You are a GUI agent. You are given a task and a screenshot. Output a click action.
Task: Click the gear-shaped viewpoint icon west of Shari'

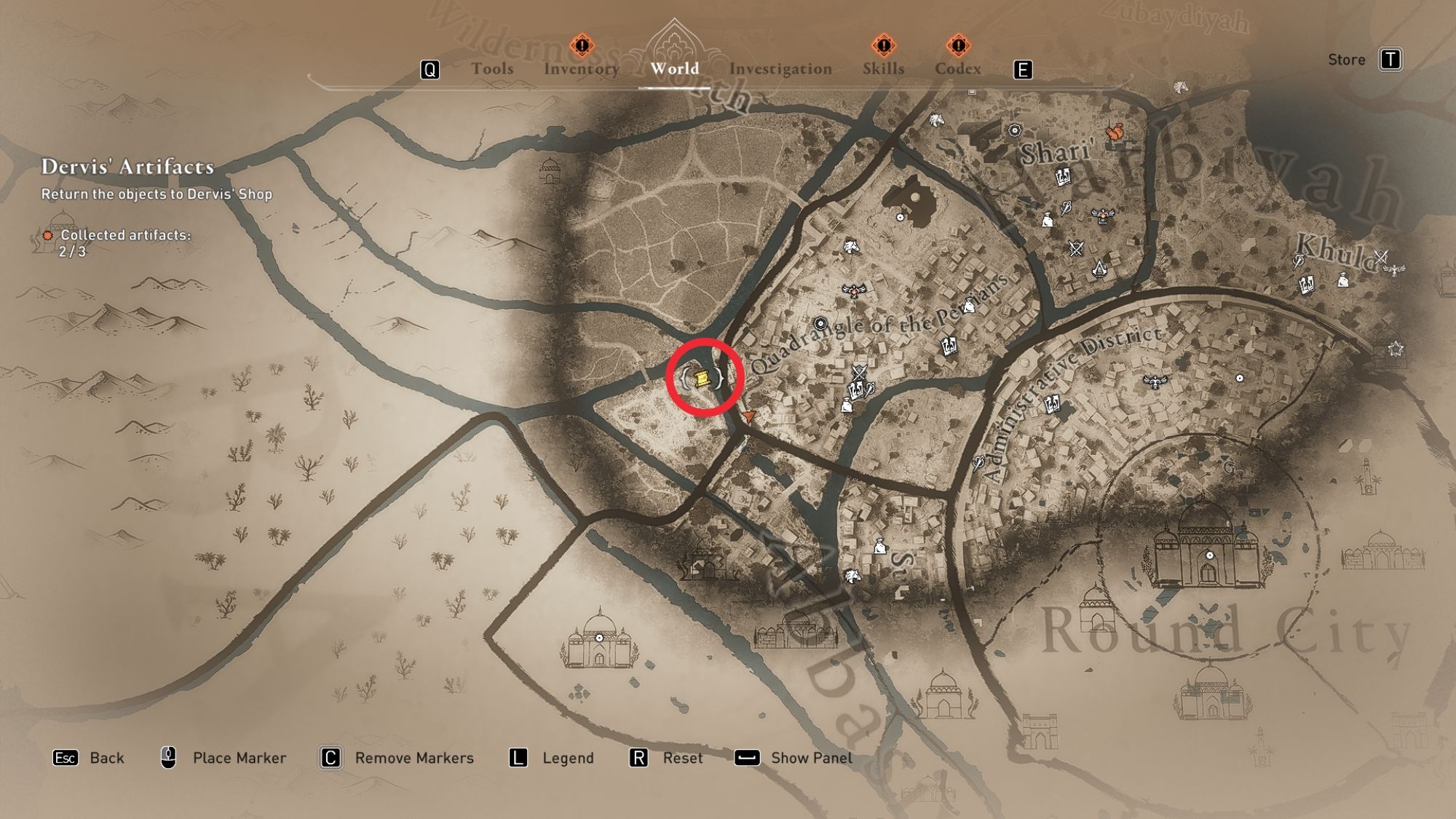click(x=1015, y=132)
